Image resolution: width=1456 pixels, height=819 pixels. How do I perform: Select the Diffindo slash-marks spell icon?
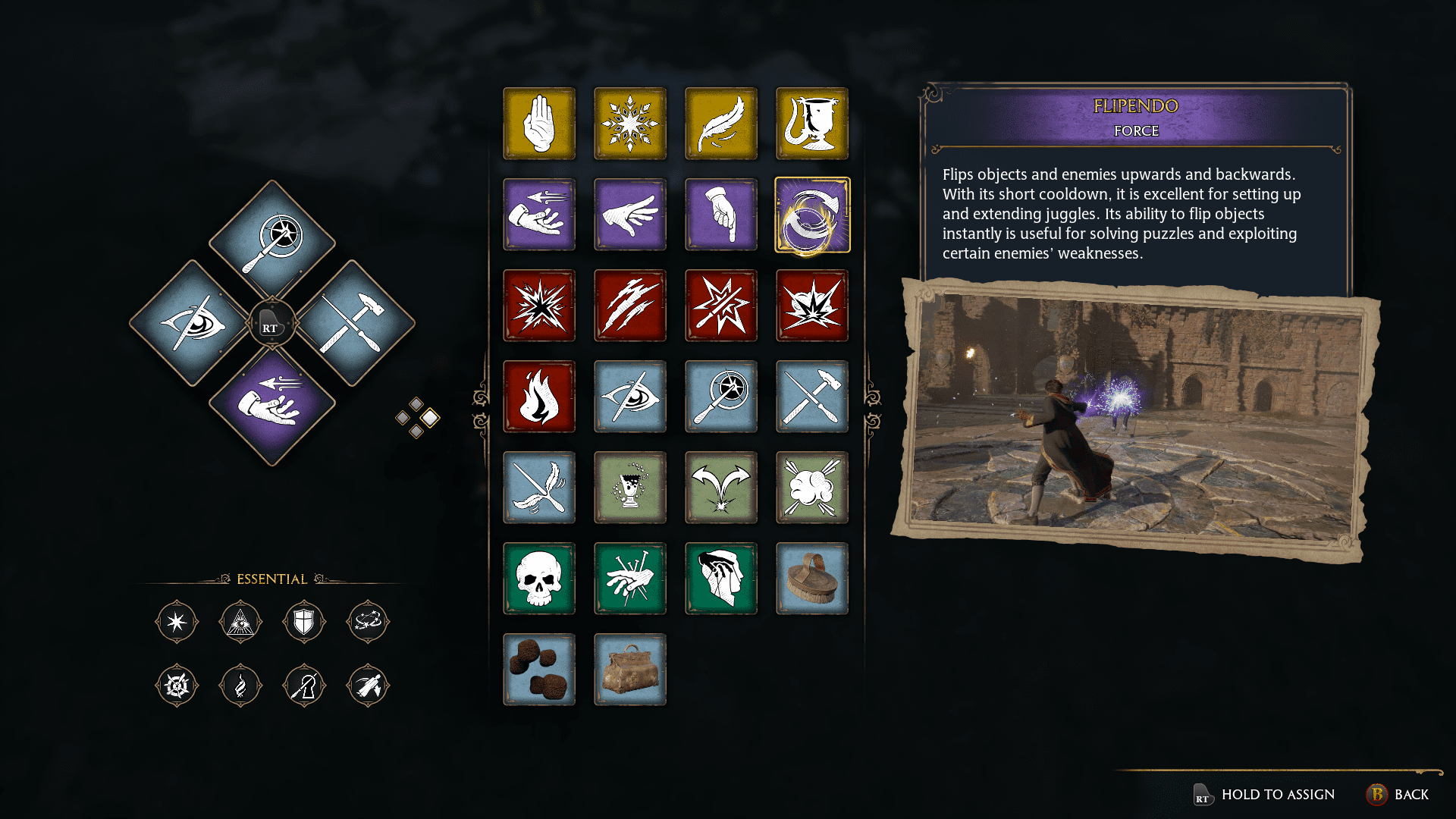click(x=630, y=306)
